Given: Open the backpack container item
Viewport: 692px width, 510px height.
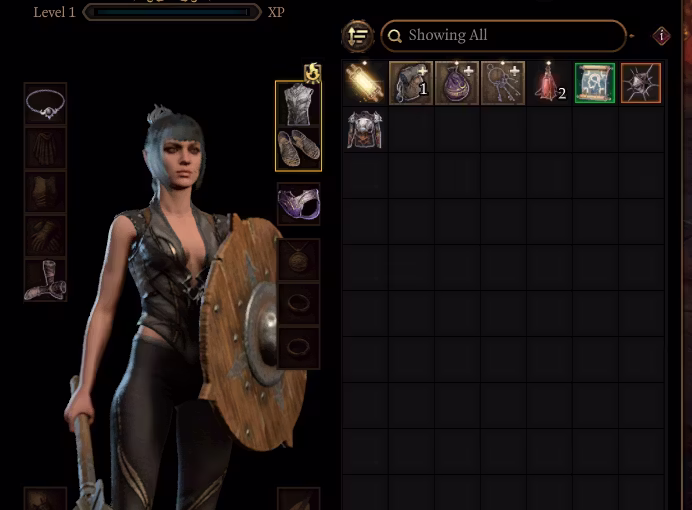Looking at the screenshot, I should click(x=410, y=83).
